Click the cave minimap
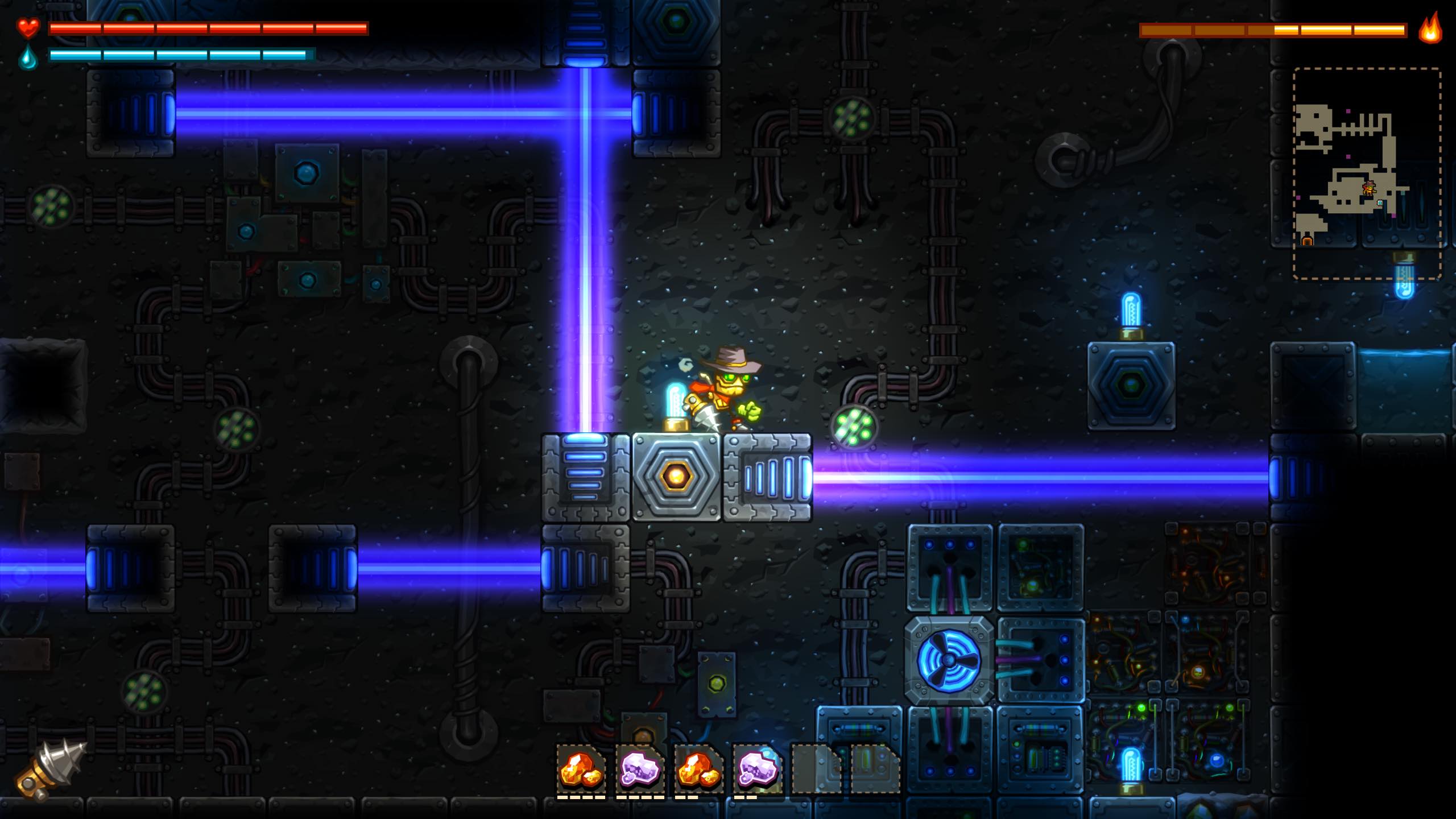Image resolution: width=1456 pixels, height=819 pixels. click(1366, 173)
